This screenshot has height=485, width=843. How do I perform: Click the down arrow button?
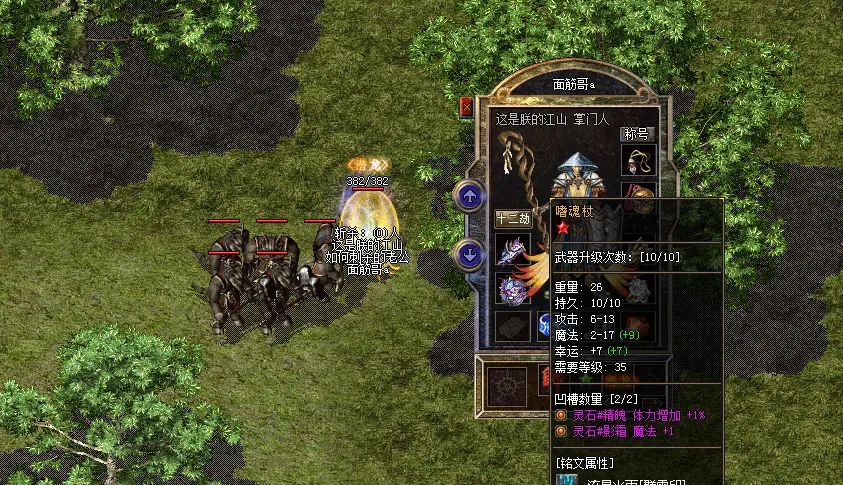[x=469, y=254]
